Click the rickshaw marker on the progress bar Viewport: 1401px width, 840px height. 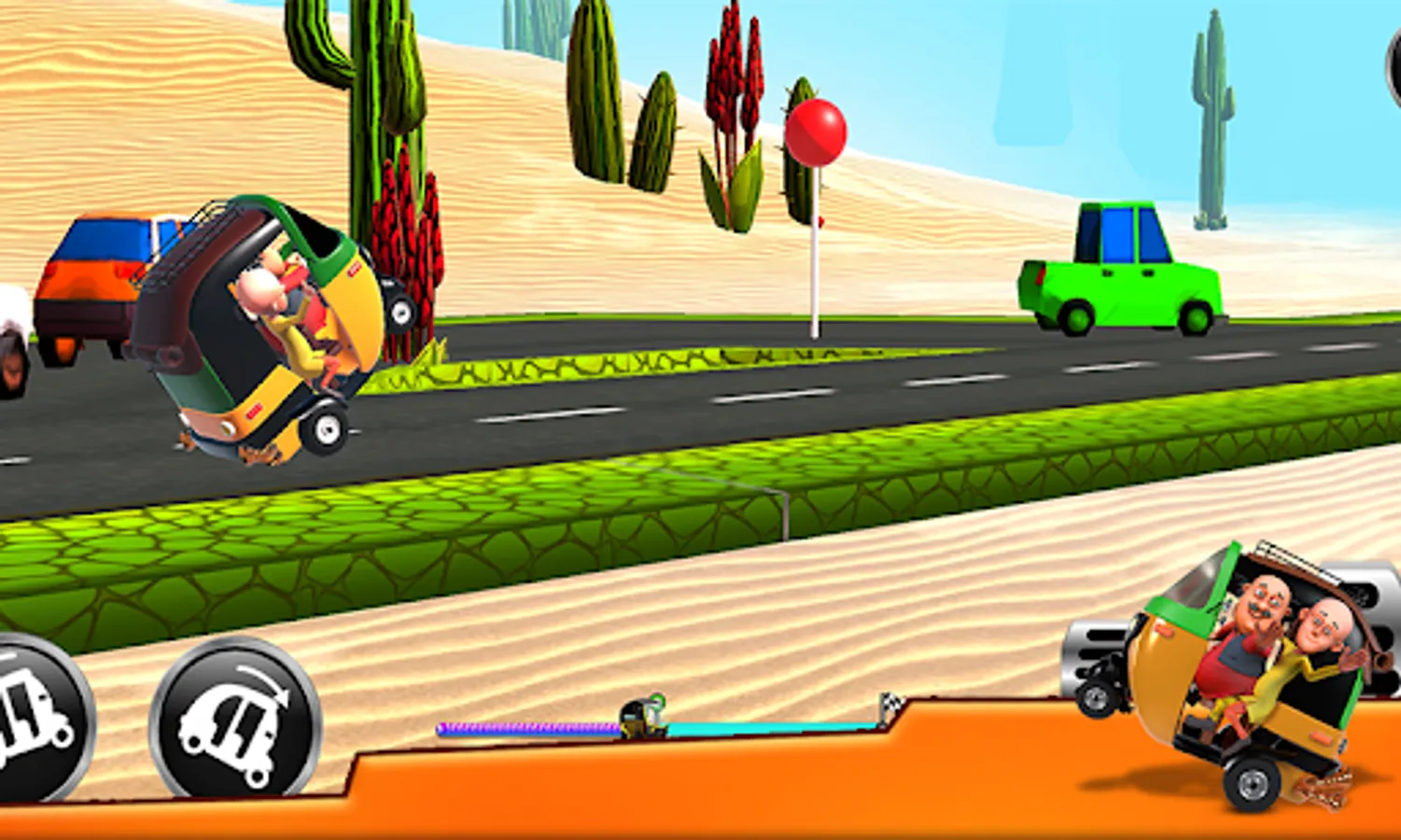click(x=643, y=719)
